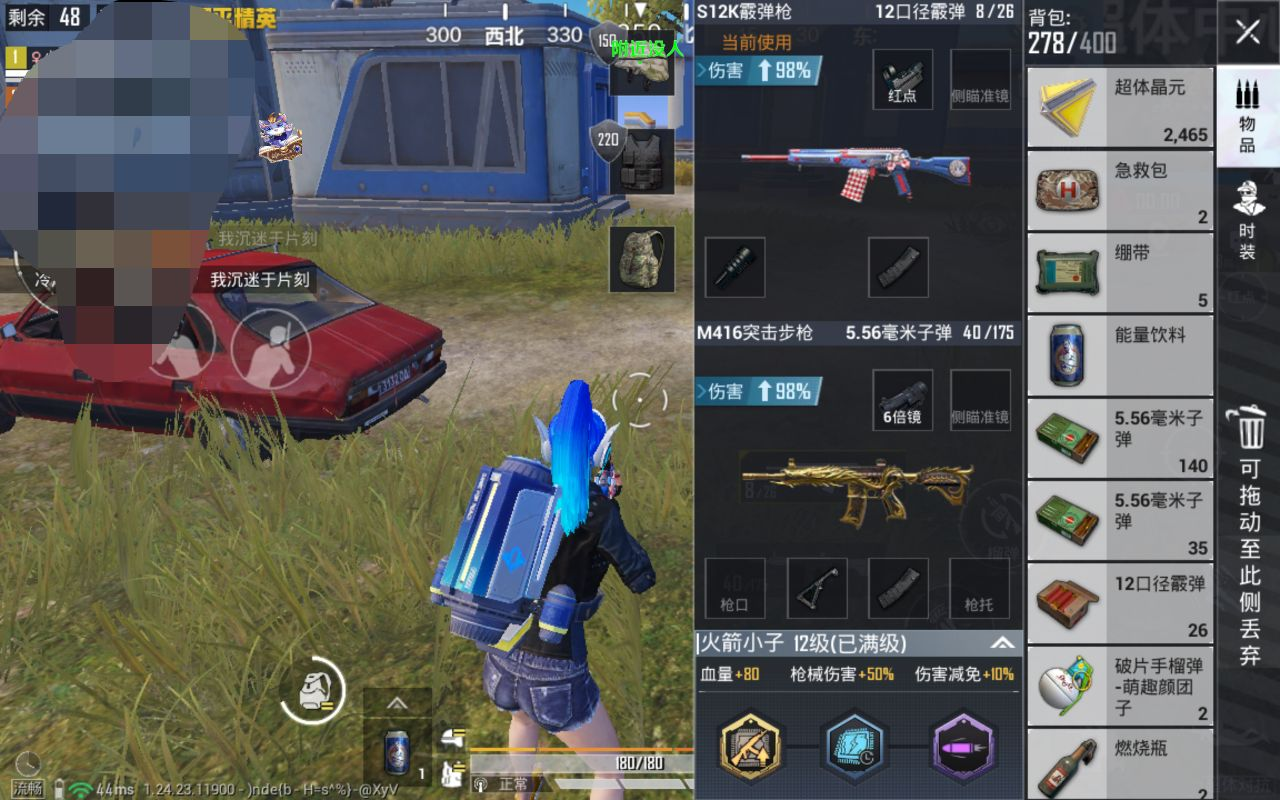Click the suppressor muzzle attachment on S12K
This screenshot has height=800, width=1280.
(x=736, y=268)
